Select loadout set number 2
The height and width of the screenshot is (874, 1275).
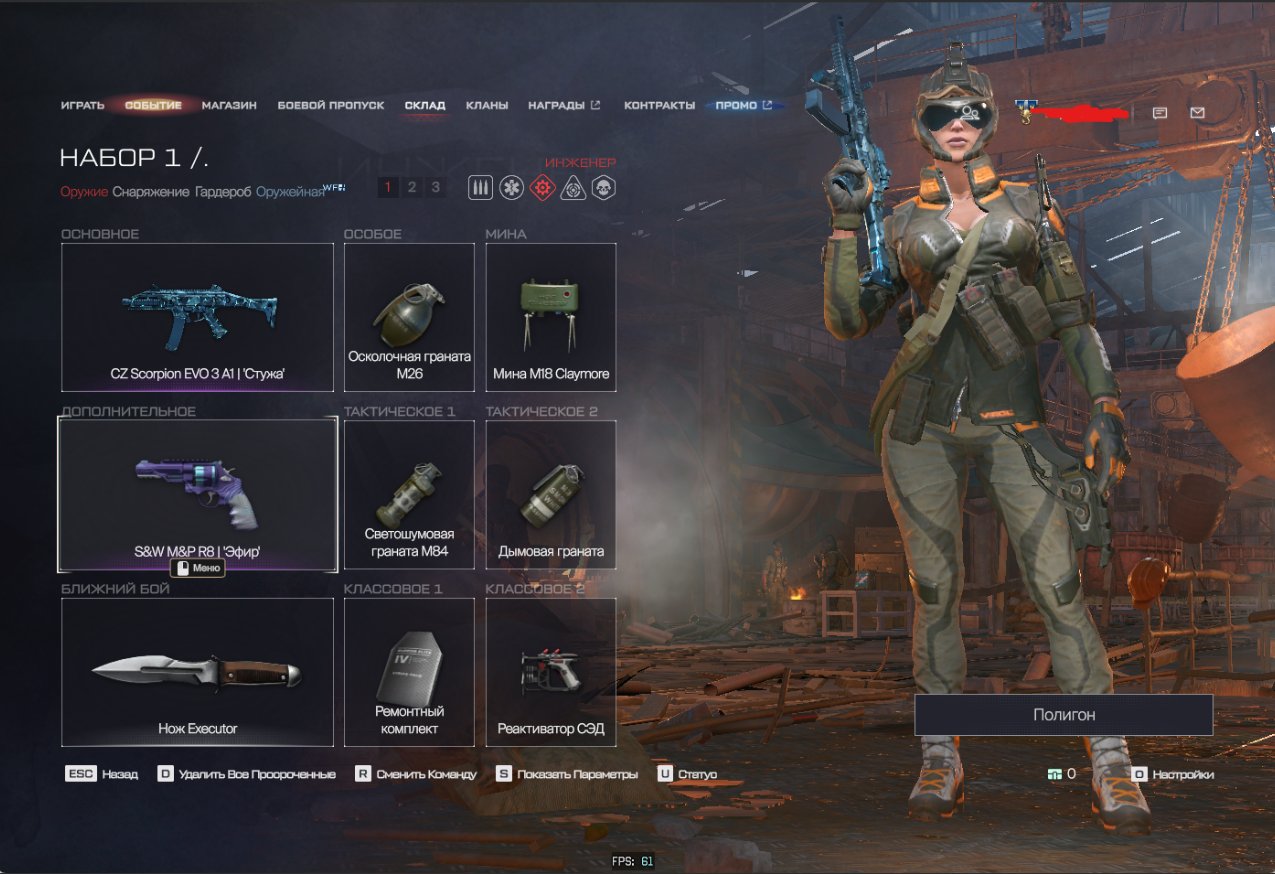[x=411, y=187]
